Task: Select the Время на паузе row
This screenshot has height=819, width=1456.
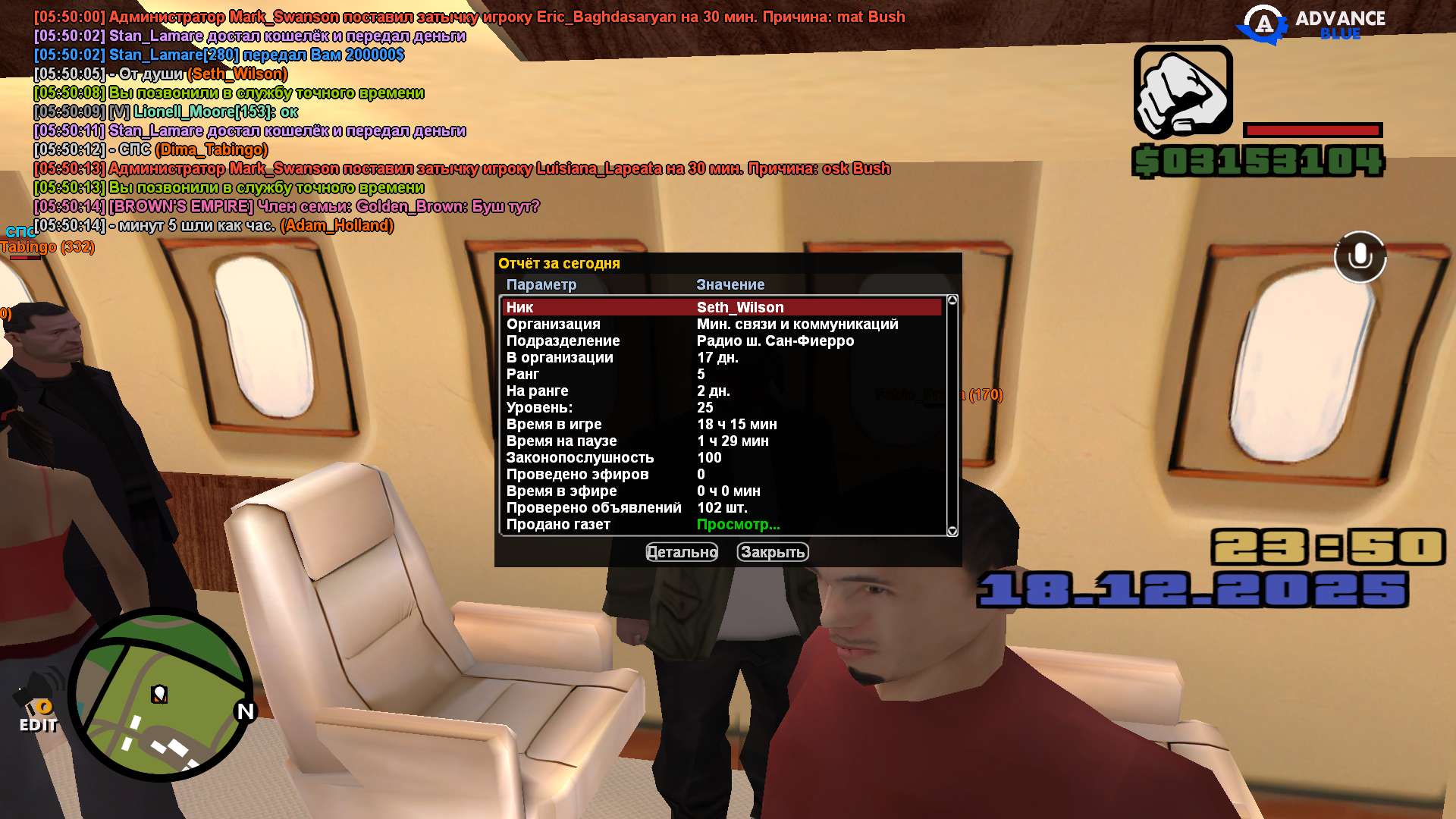Action: [720, 441]
